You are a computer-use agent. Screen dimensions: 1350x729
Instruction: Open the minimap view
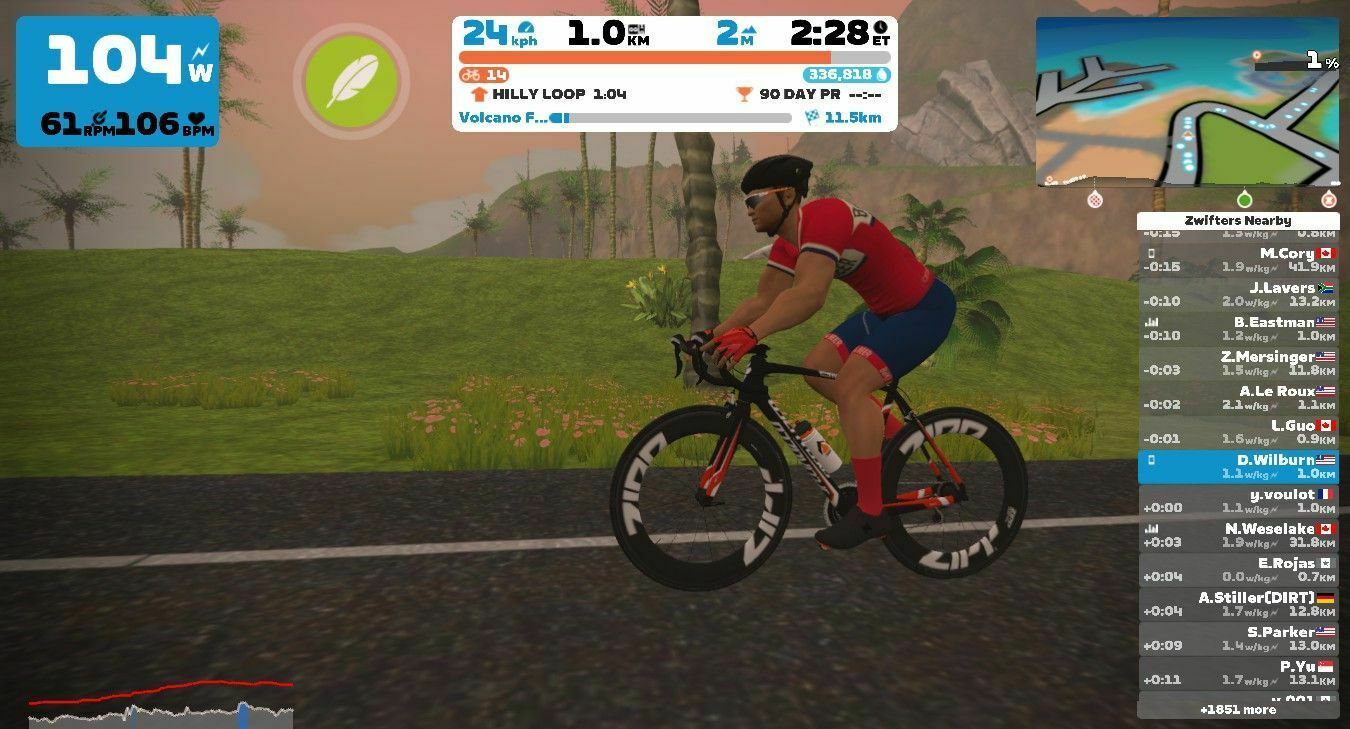1187,101
